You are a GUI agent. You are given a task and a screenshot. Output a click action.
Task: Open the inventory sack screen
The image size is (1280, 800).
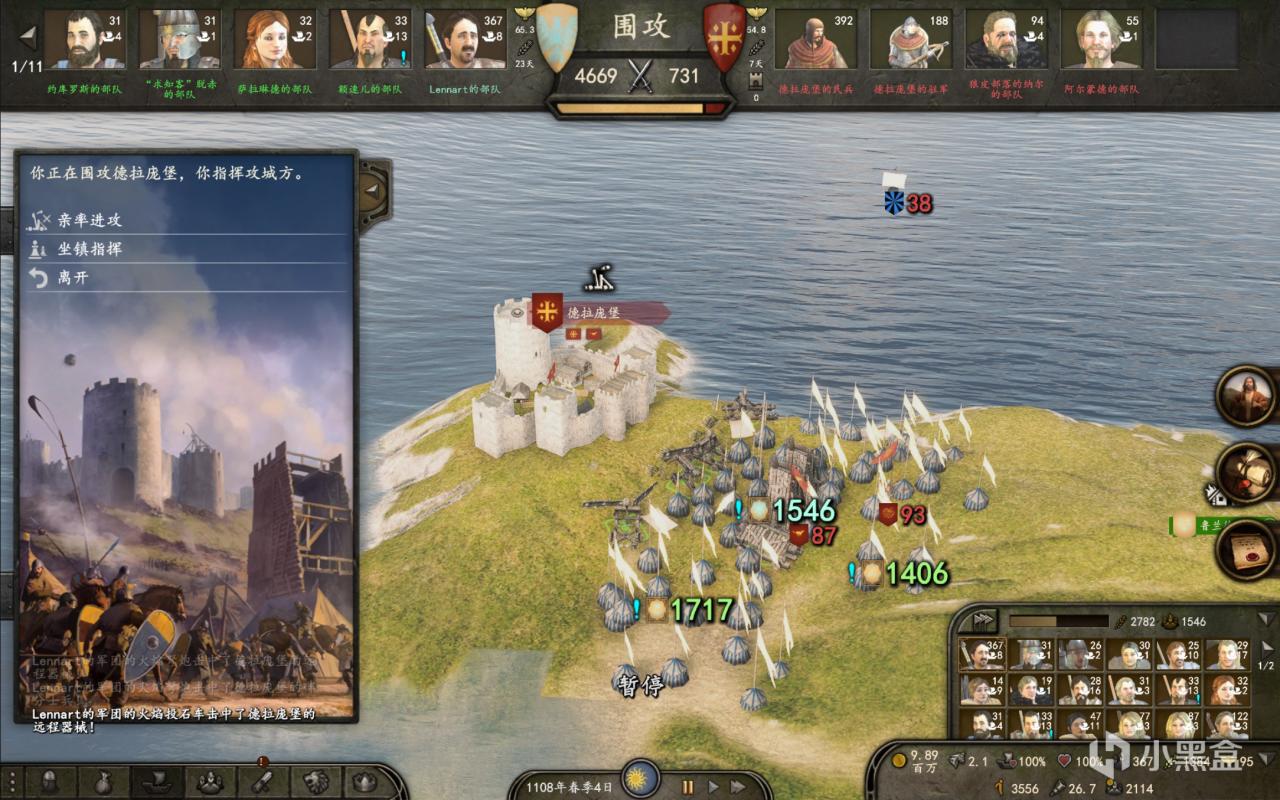(103, 783)
